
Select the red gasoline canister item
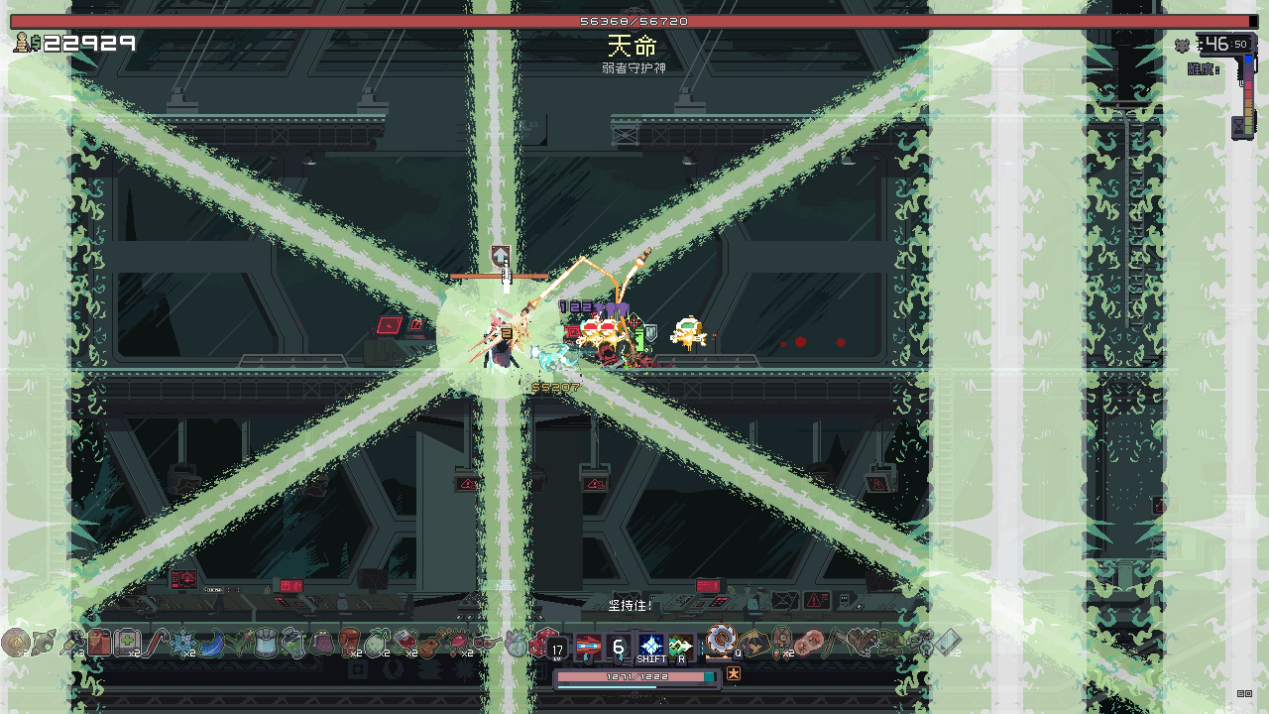click(99, 642)
